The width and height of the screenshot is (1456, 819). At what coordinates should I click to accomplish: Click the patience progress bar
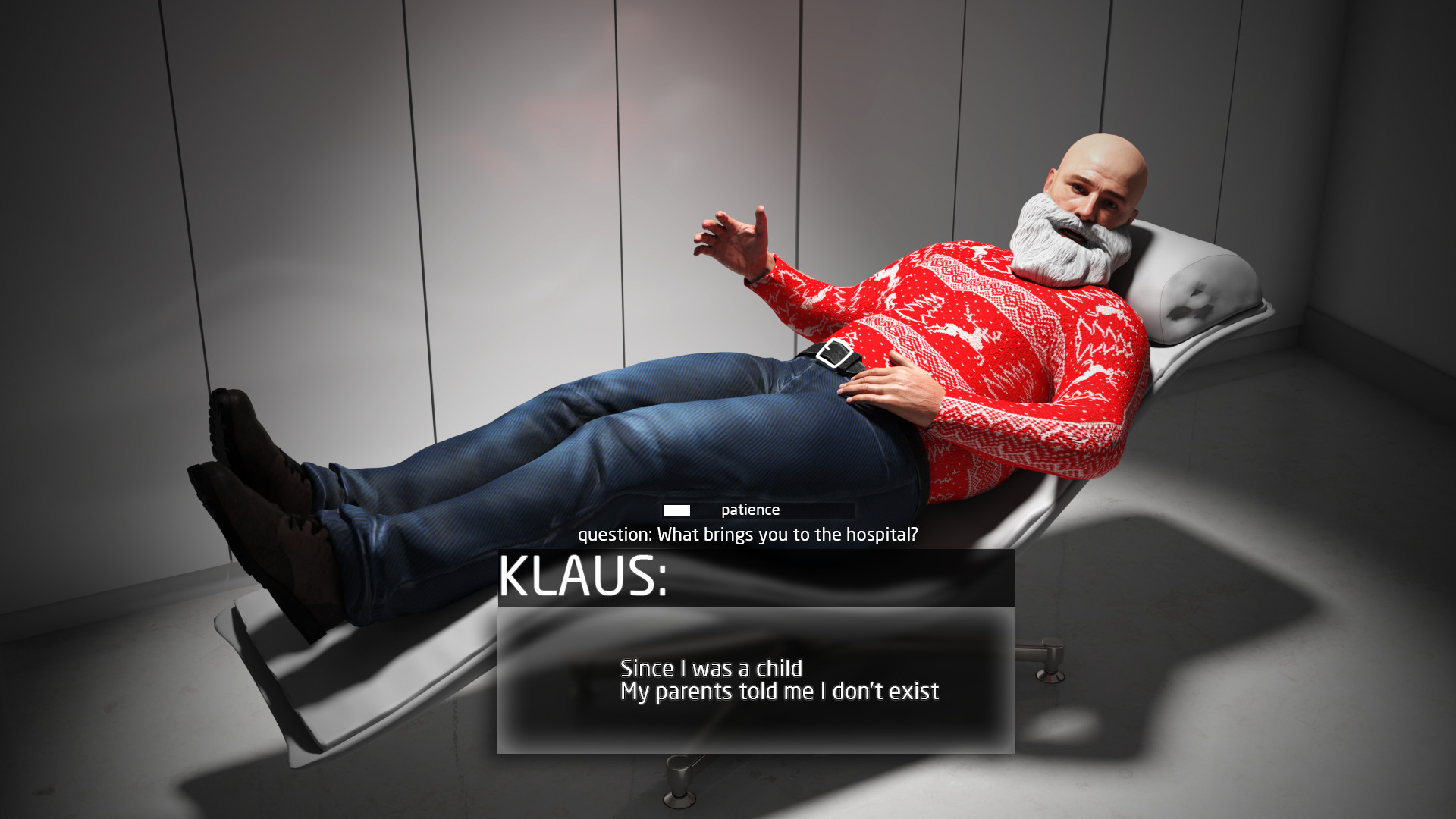coord(758,510)
